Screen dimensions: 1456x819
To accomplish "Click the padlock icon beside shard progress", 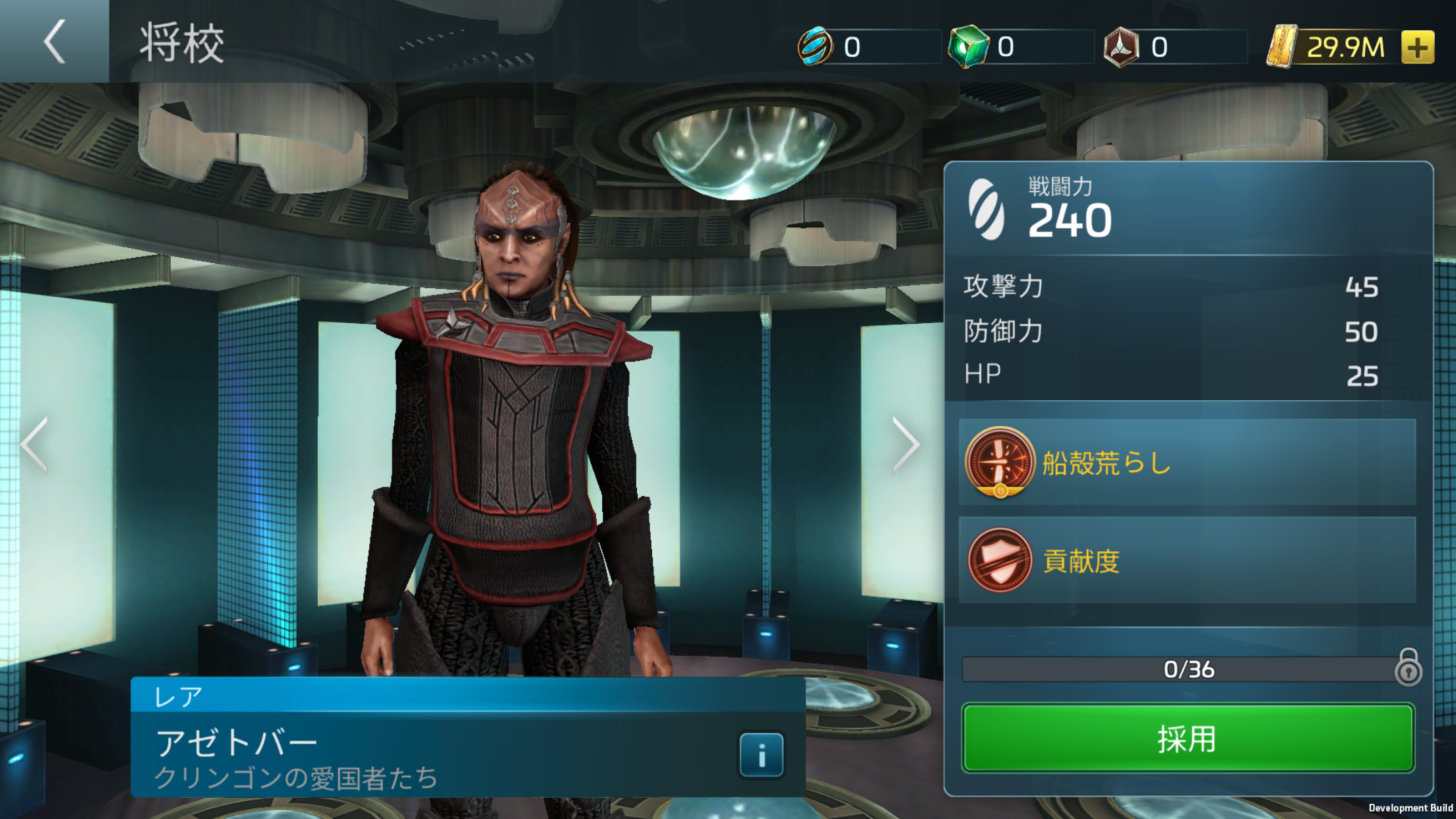I will click(1408, 667).
